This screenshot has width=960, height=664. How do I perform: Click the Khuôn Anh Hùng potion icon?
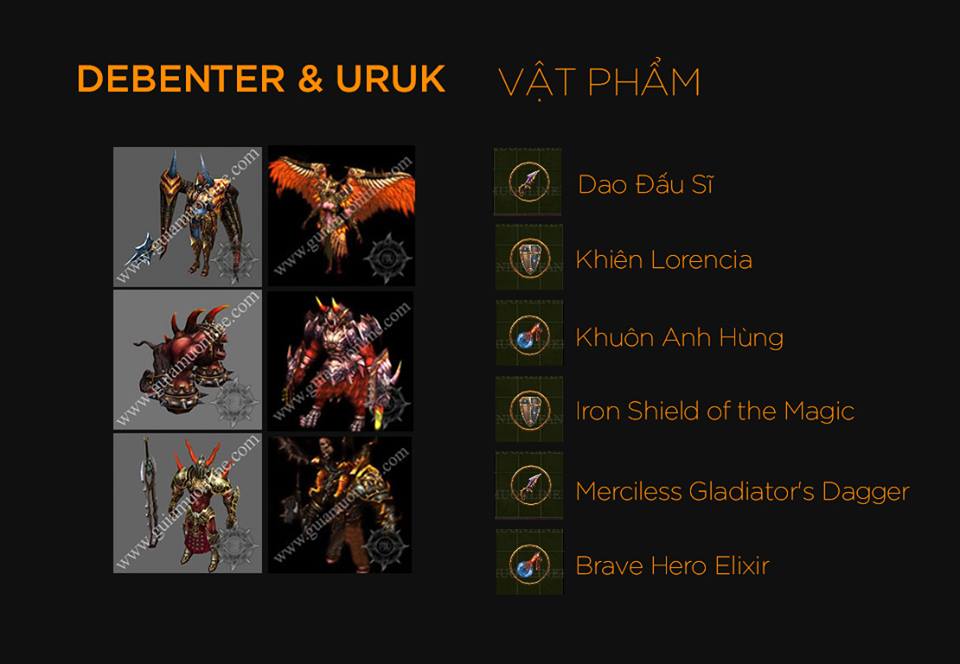tap(528, 334)
